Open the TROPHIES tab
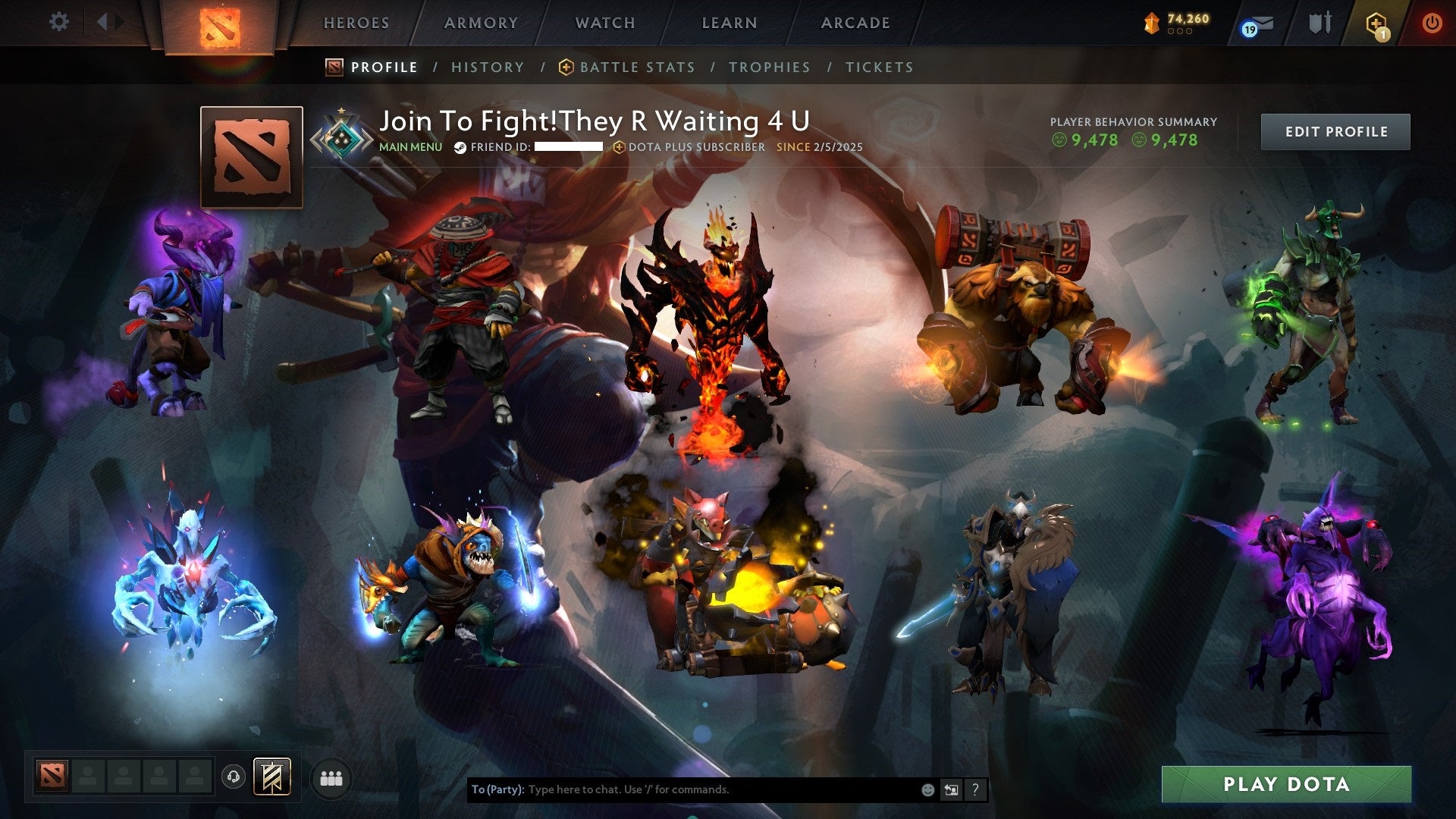 click(x=769, y=67)
